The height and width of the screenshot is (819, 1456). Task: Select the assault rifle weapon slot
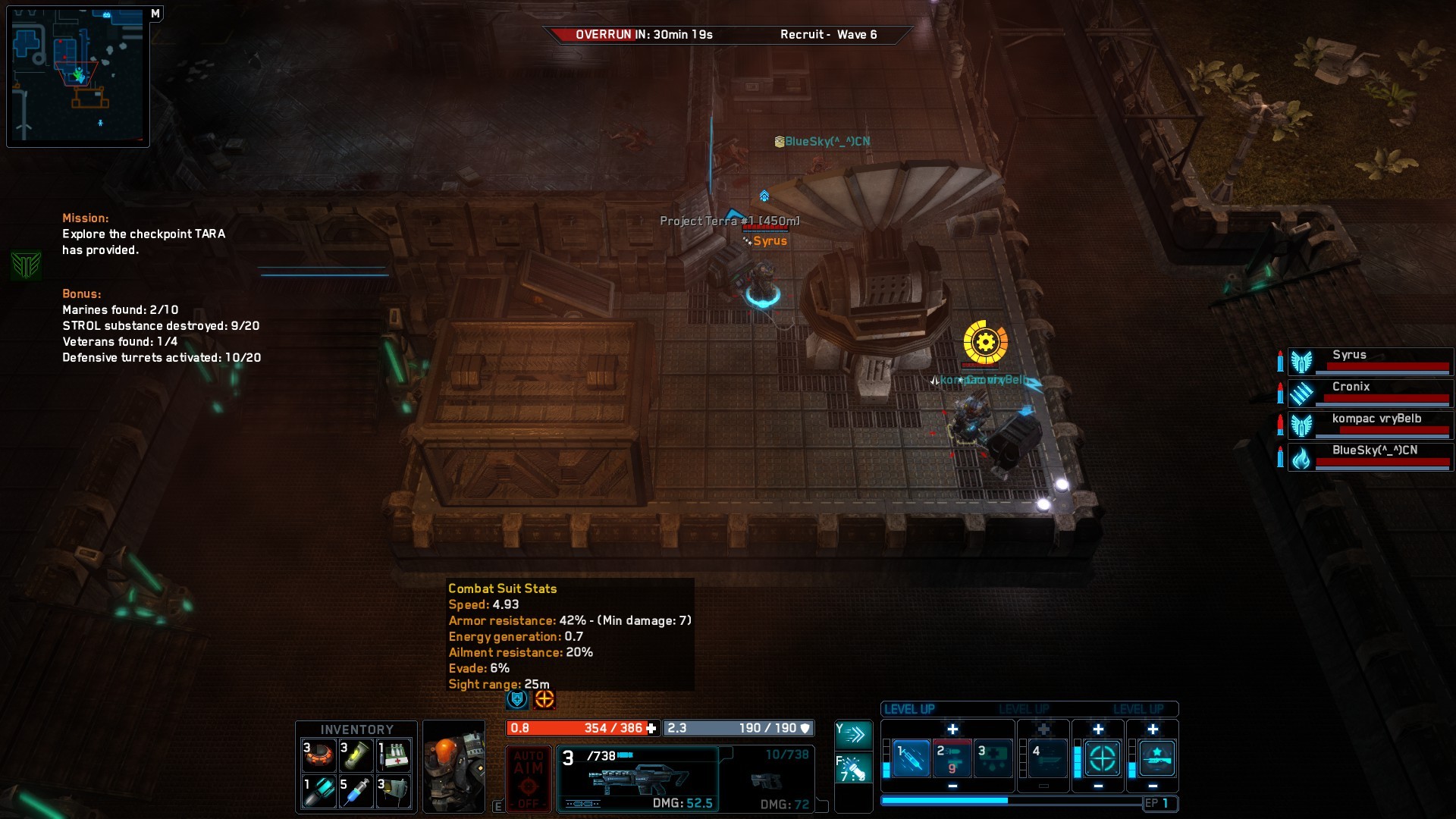638,779
